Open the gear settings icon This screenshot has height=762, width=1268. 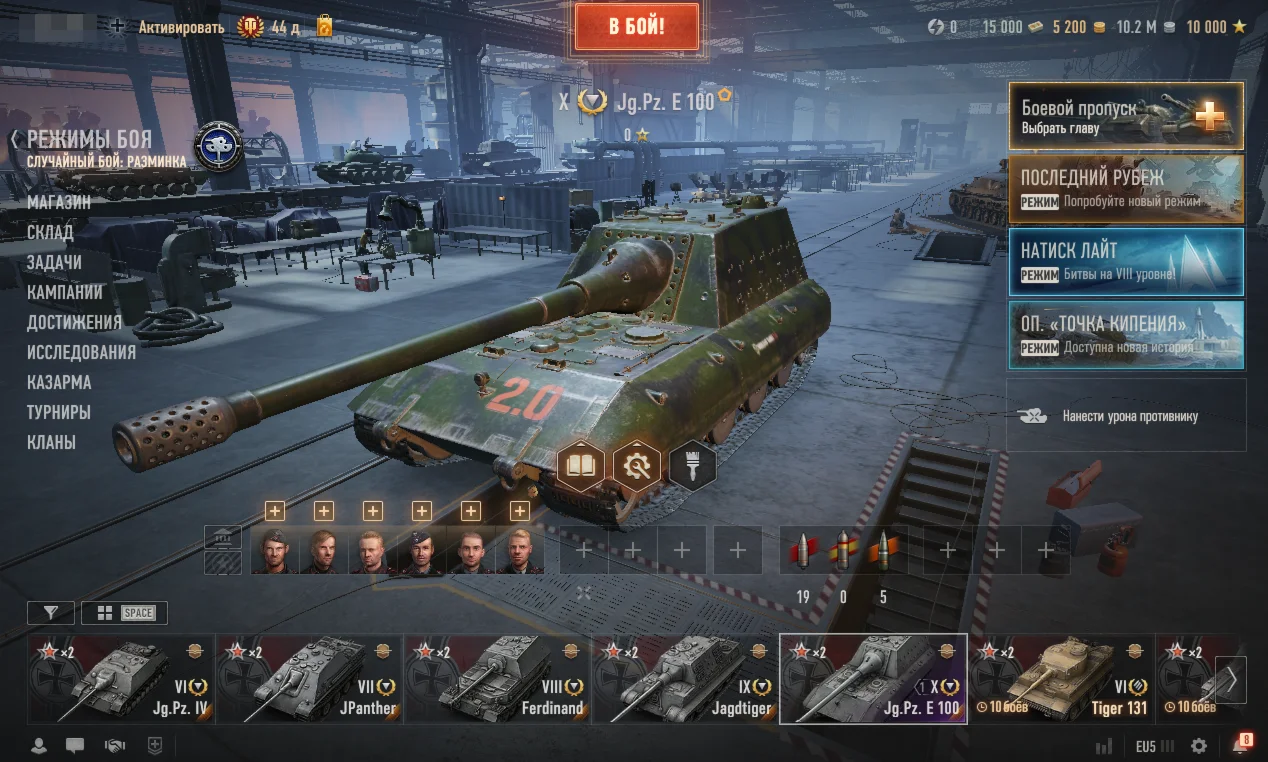pyautogui.click(x=1199, y=746)
